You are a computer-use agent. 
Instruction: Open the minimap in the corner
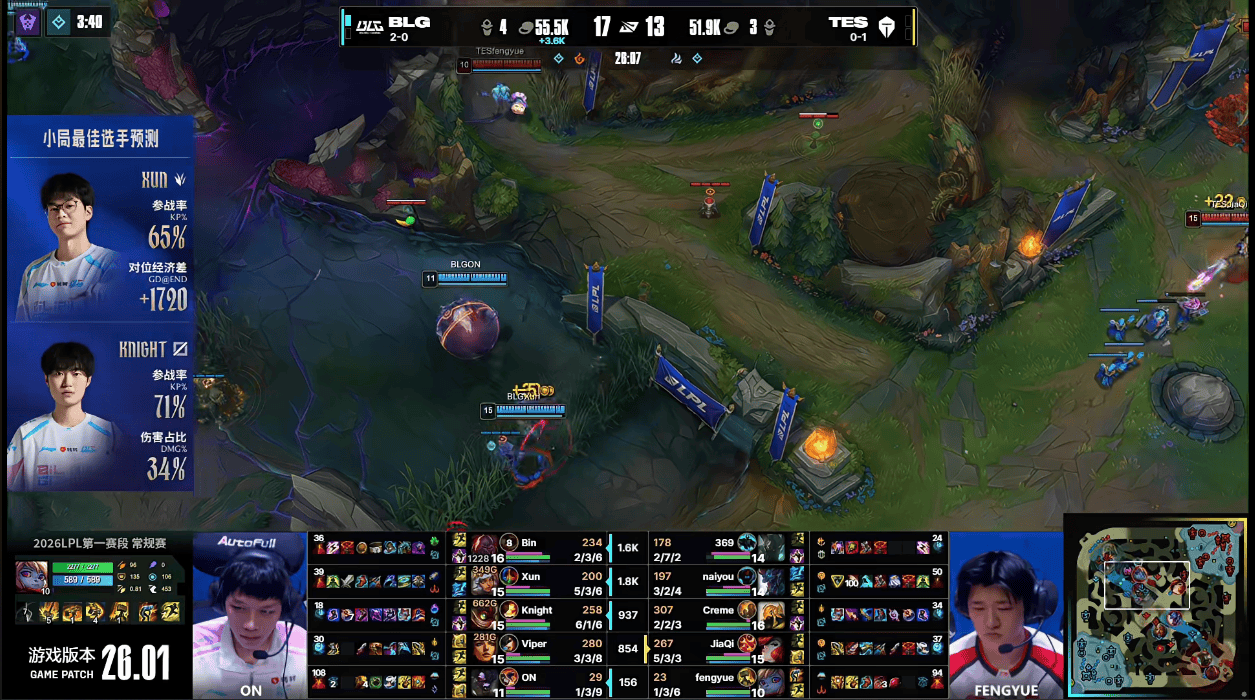(1157, 605)
